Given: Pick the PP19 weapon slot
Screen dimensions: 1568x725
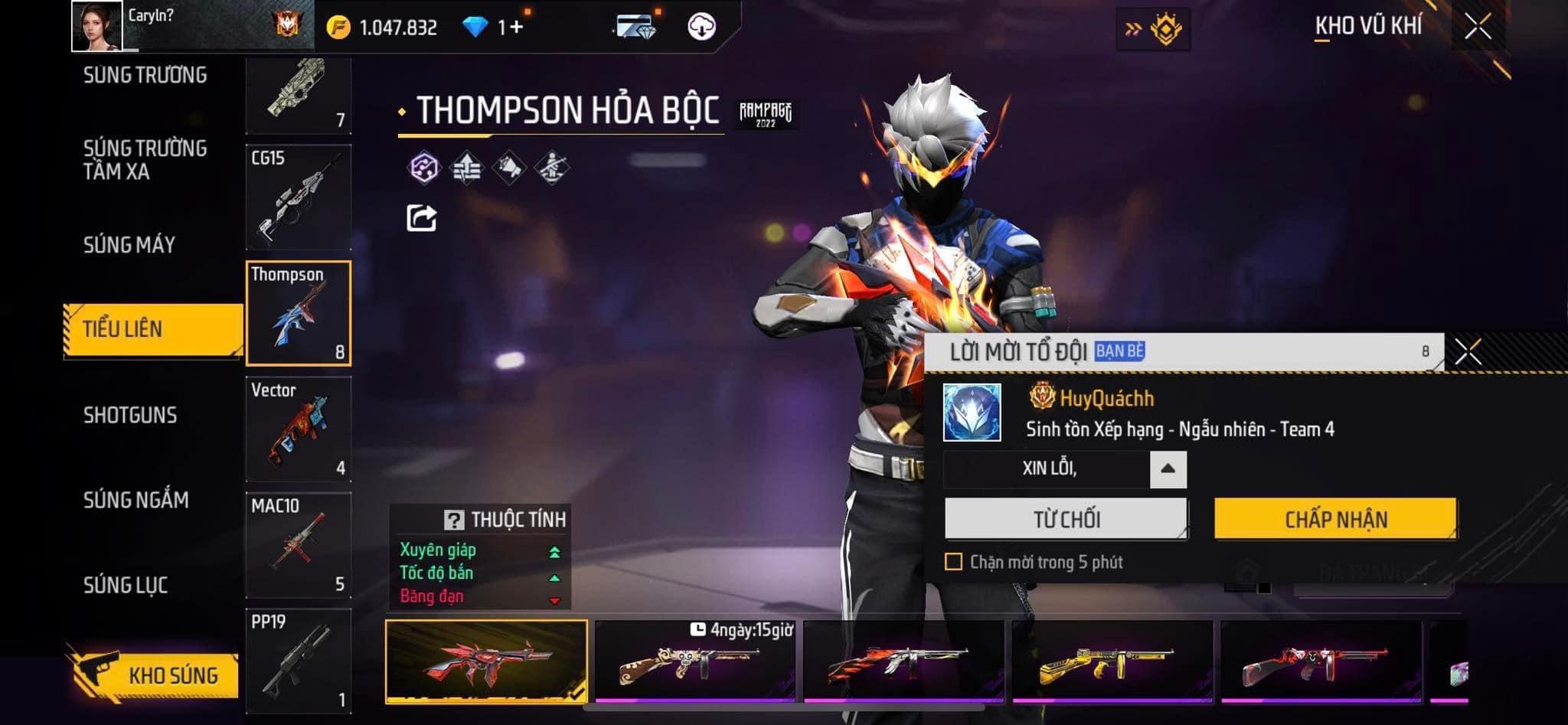Looking at the screenshot, I should click(x=299, y=661).
